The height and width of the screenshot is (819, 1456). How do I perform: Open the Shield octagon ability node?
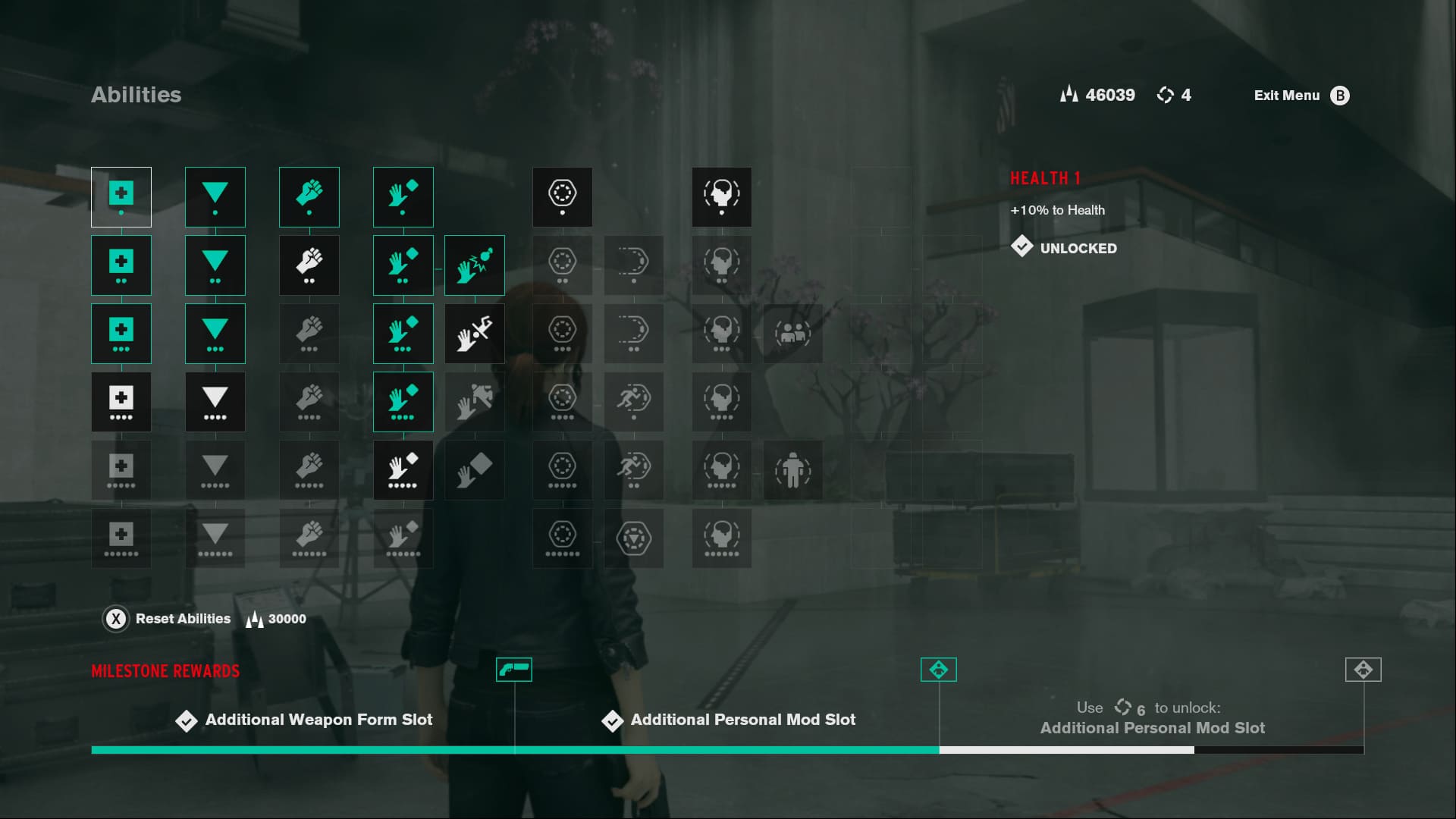pyautogui.click(x=562, y=197)
